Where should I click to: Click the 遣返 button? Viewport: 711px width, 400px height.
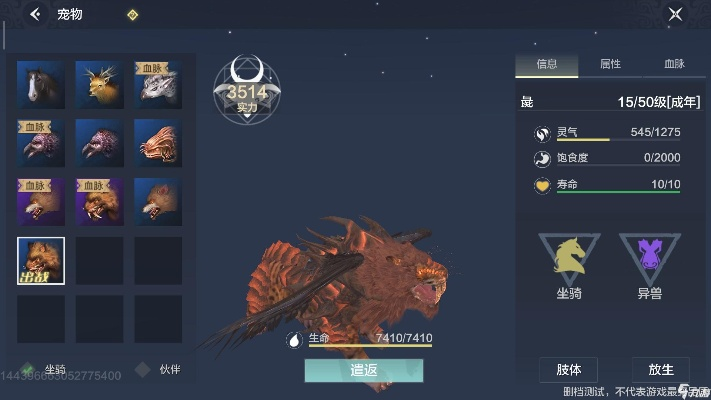point(364,370)
